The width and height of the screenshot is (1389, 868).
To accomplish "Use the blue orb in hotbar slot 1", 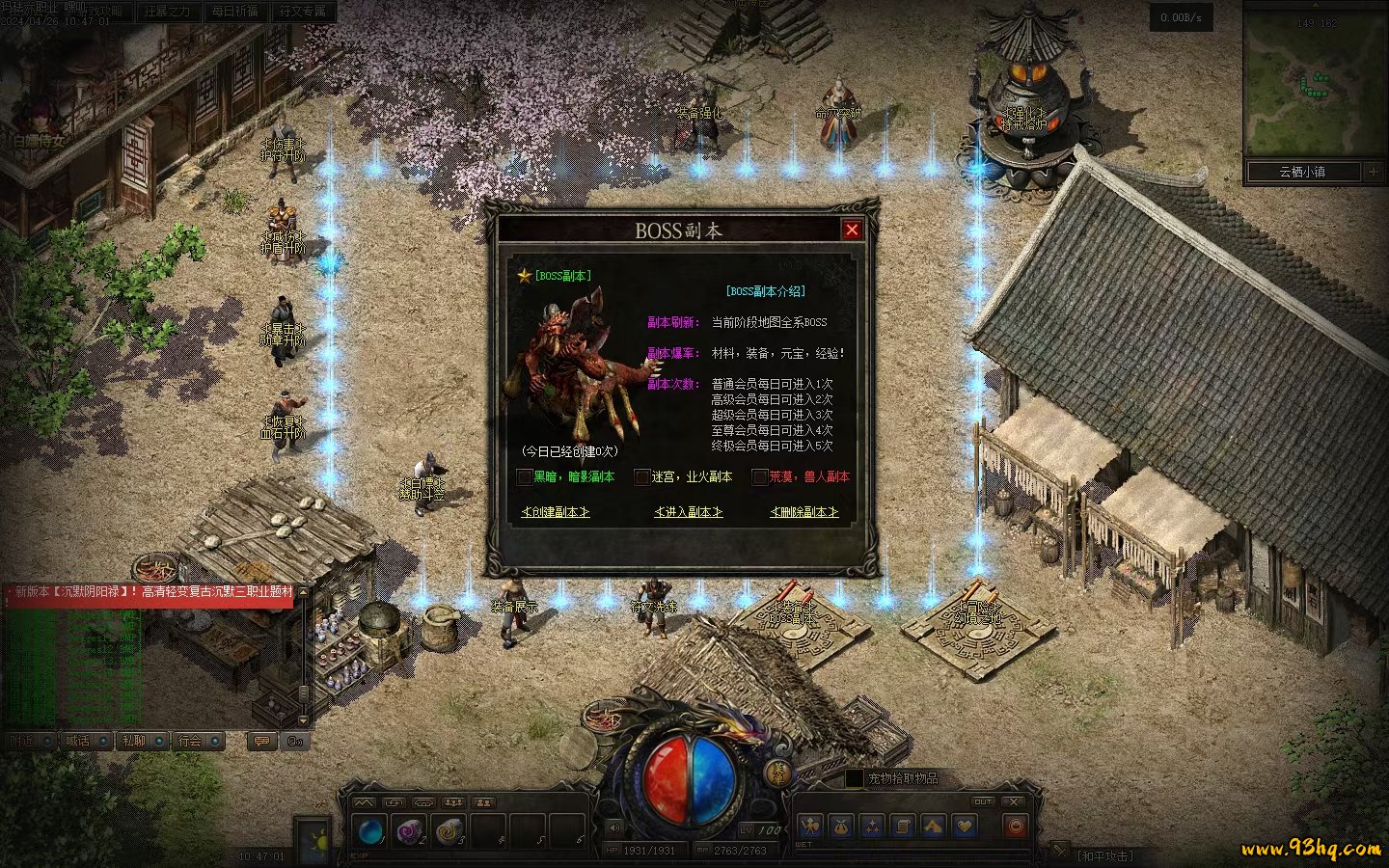I will [370, 830].
